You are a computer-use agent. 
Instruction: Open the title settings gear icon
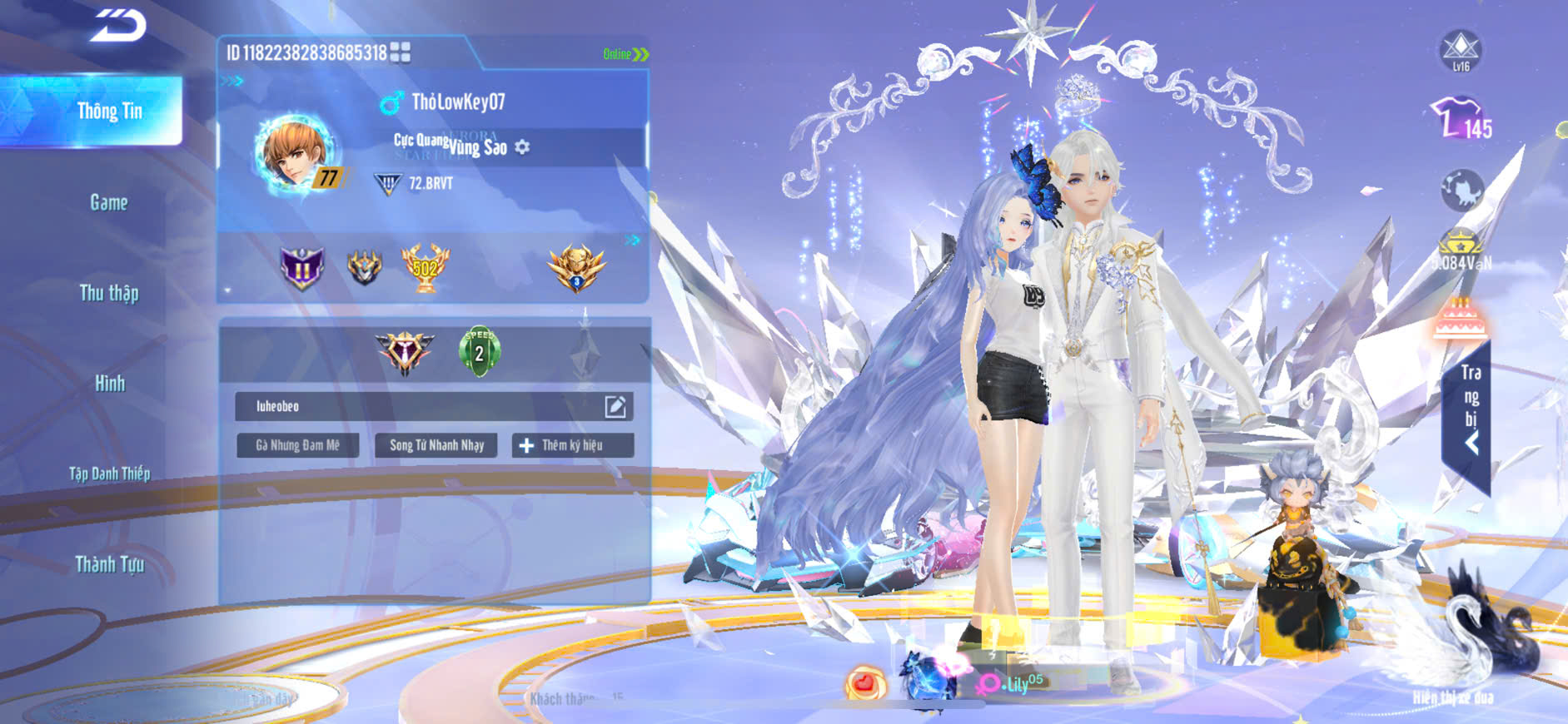click(x=522, y=147)
